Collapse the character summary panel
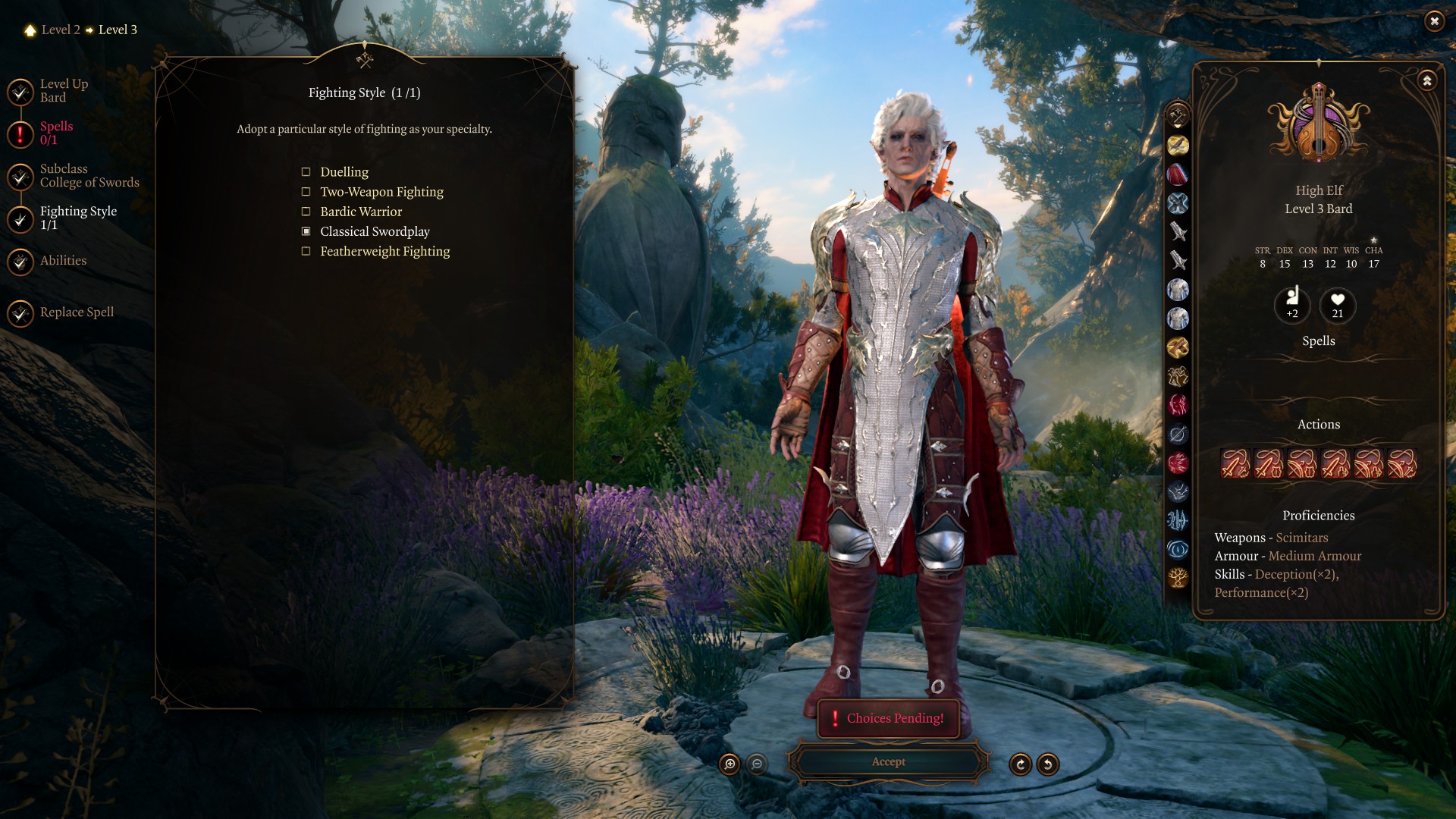 point(1427,80)
